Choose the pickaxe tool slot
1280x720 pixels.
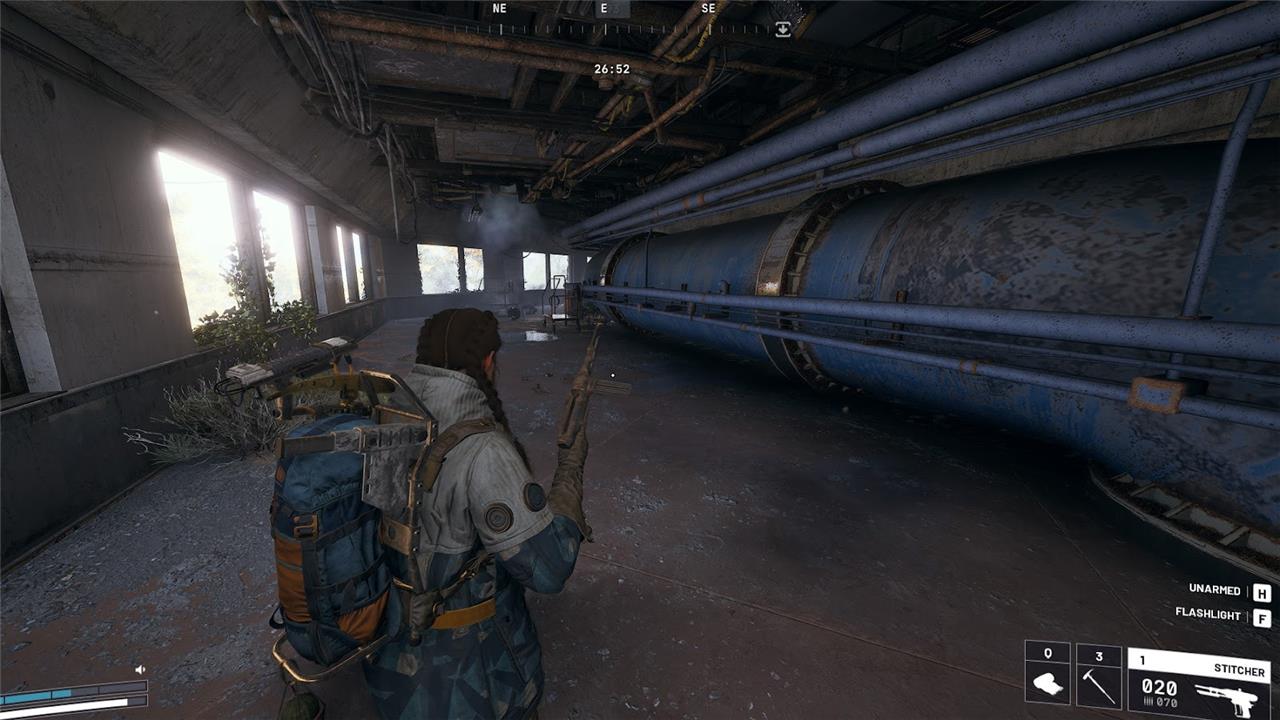1098,676
